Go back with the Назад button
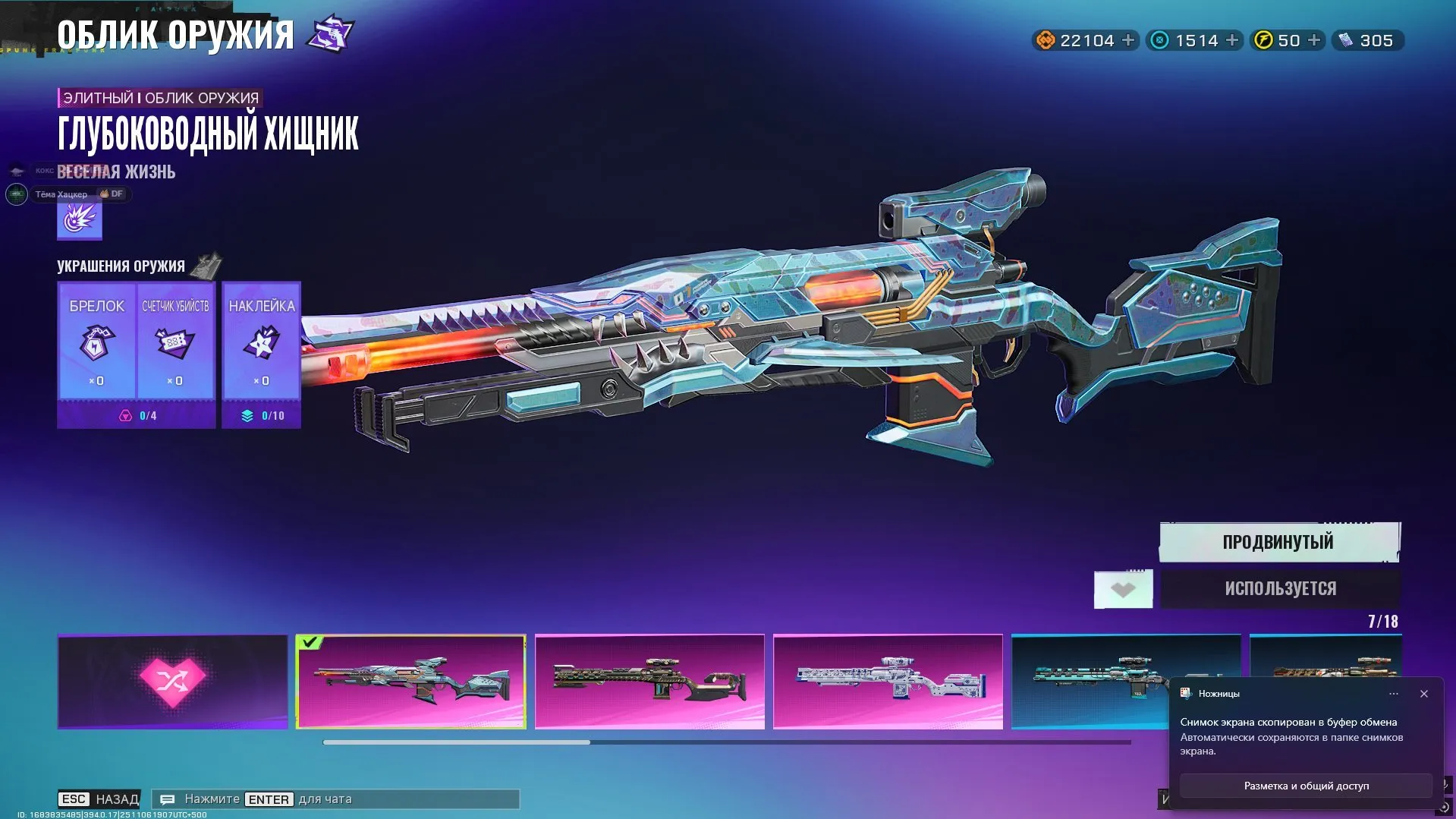 click(x=99, y=799)
